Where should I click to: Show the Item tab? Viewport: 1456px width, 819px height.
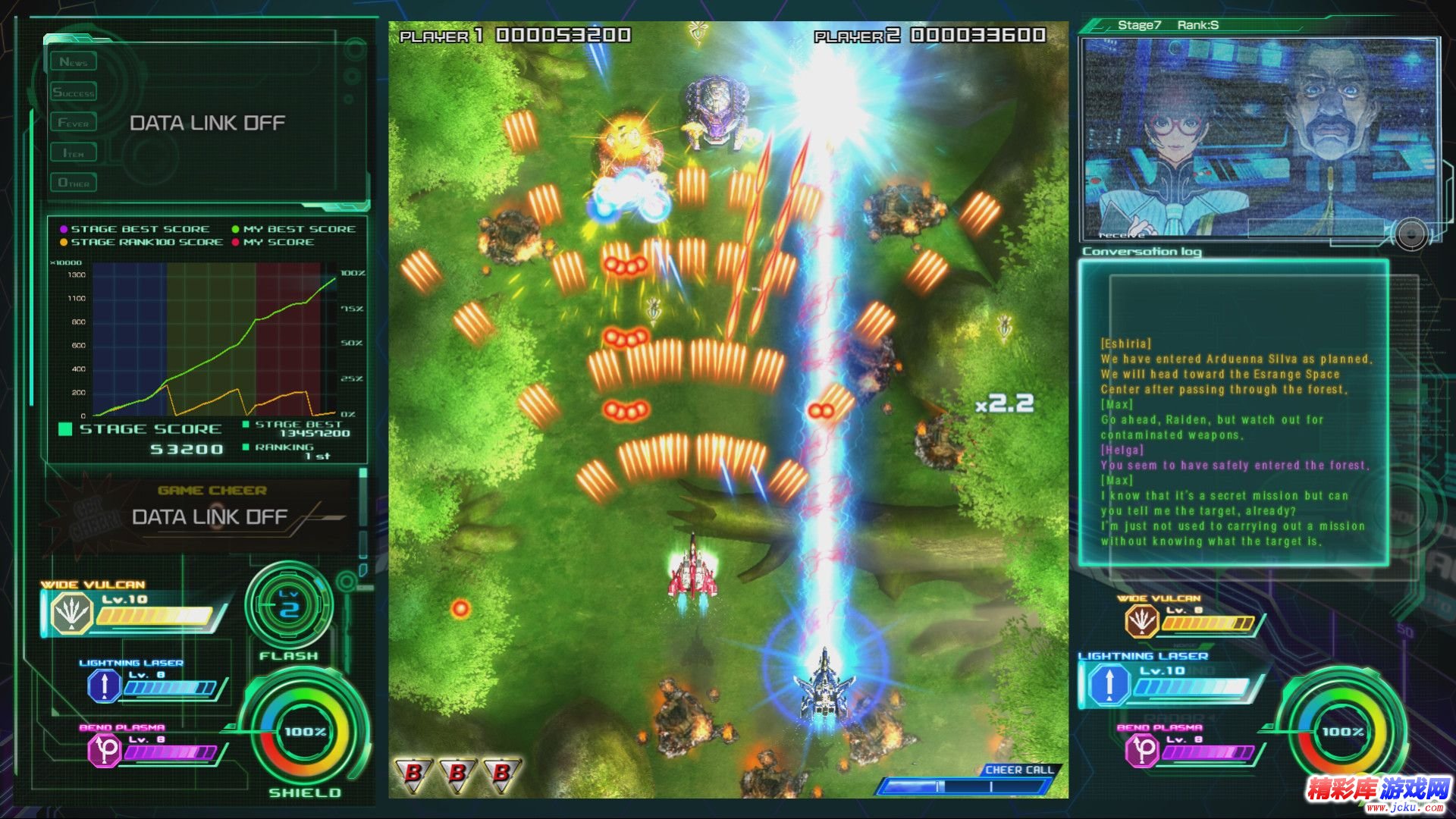click(x=74, y=153)
